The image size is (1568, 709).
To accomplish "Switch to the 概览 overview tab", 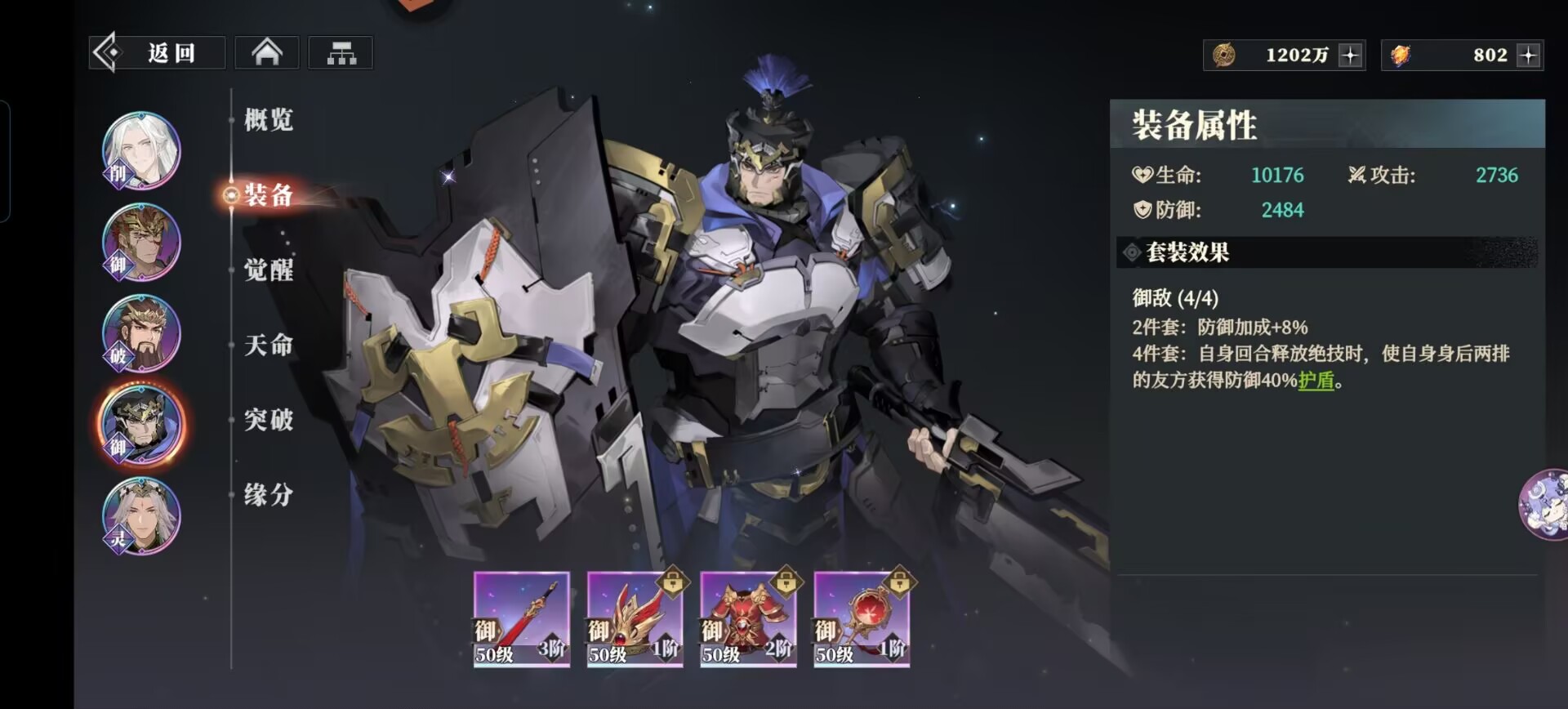I will click(268, 120).
